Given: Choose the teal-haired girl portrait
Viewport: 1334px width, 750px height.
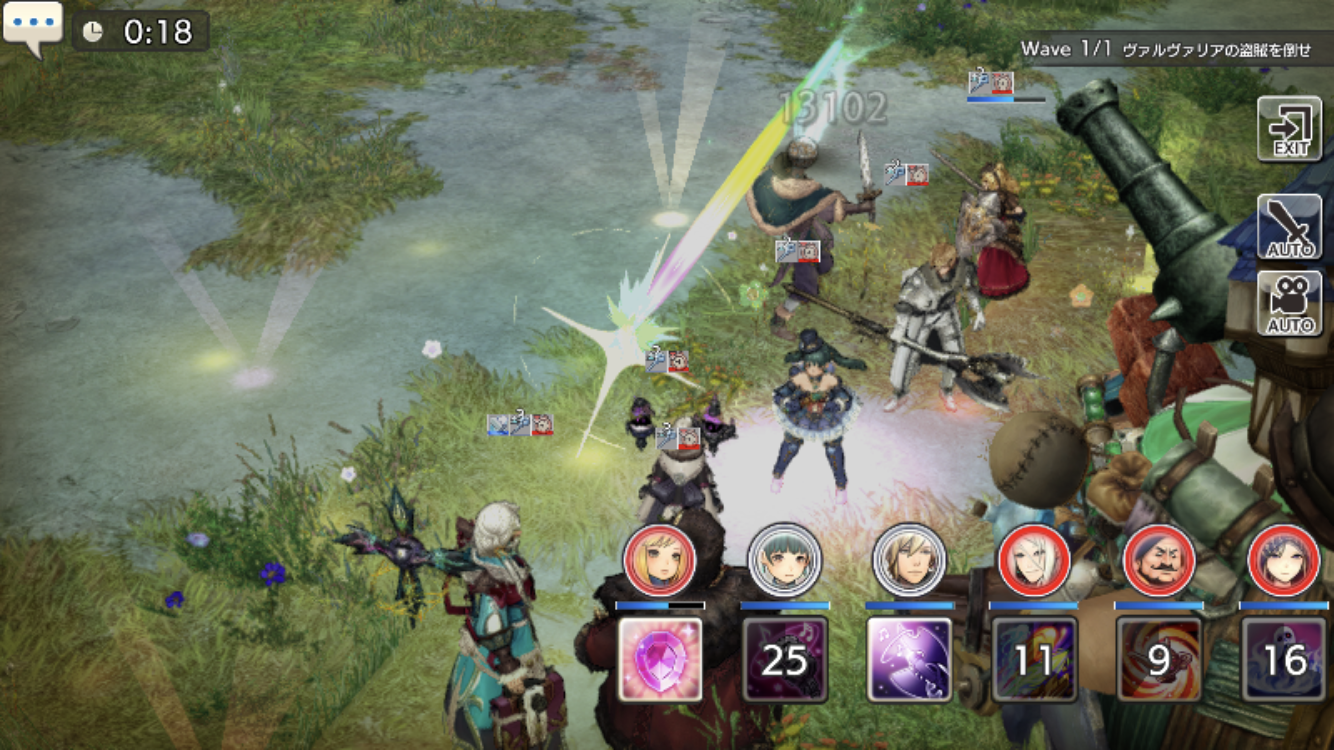Looking at the screenshot, I should click(x=785, y=560).
